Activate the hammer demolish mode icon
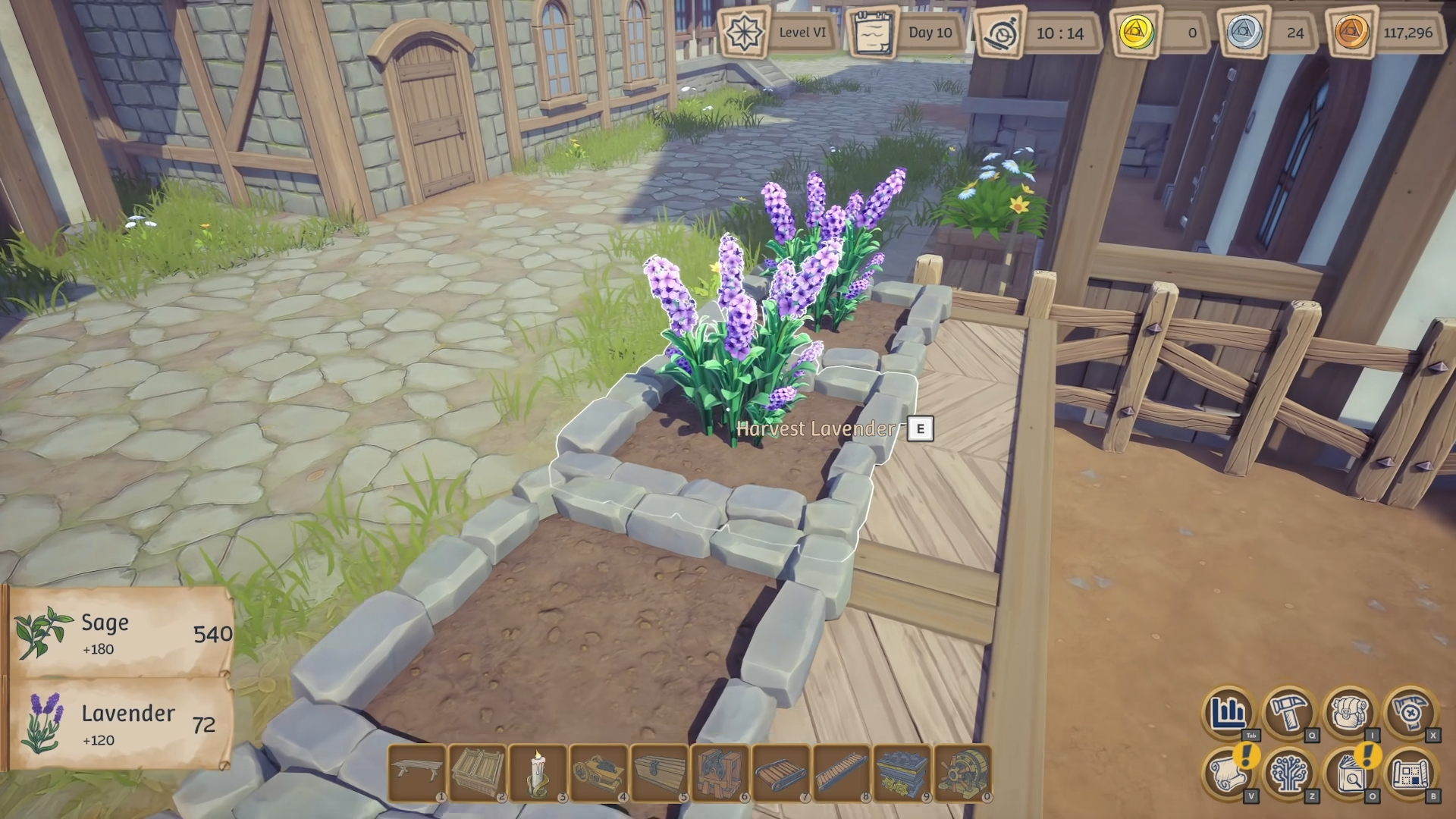This screenshot has width=1456, height=819. (1410, 712)
